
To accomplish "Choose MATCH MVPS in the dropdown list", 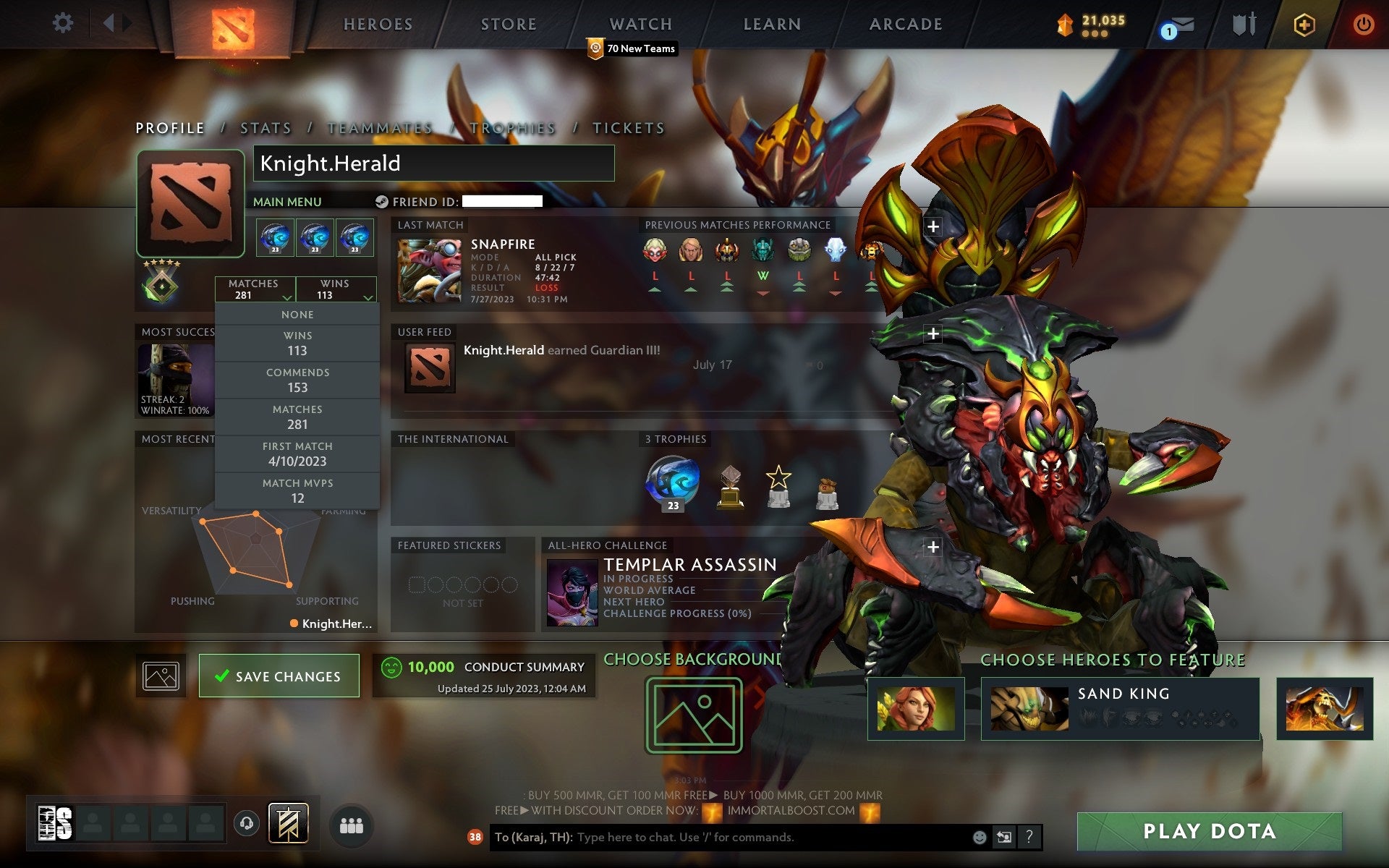I will (x=297, y=490).
